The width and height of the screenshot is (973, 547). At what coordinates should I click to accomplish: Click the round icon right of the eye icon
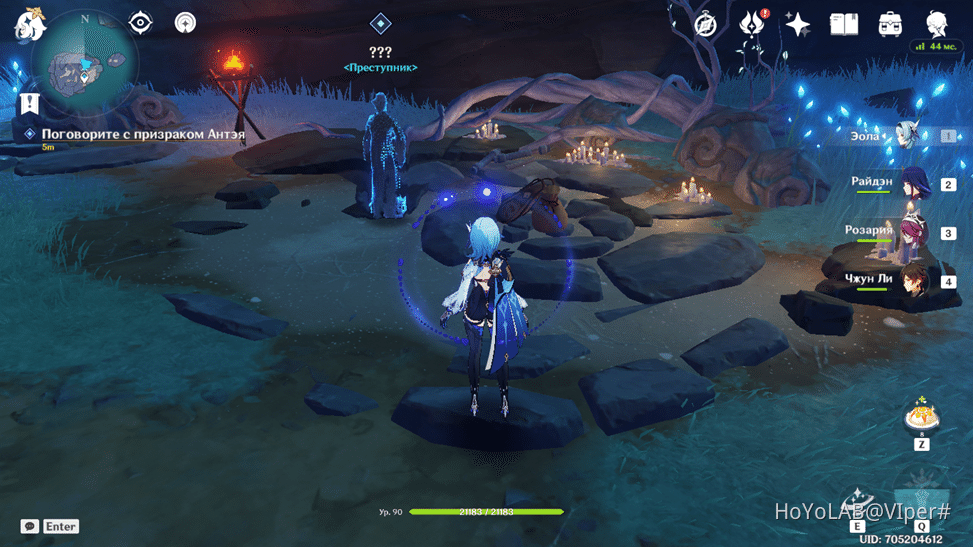(x=185, y=23)
